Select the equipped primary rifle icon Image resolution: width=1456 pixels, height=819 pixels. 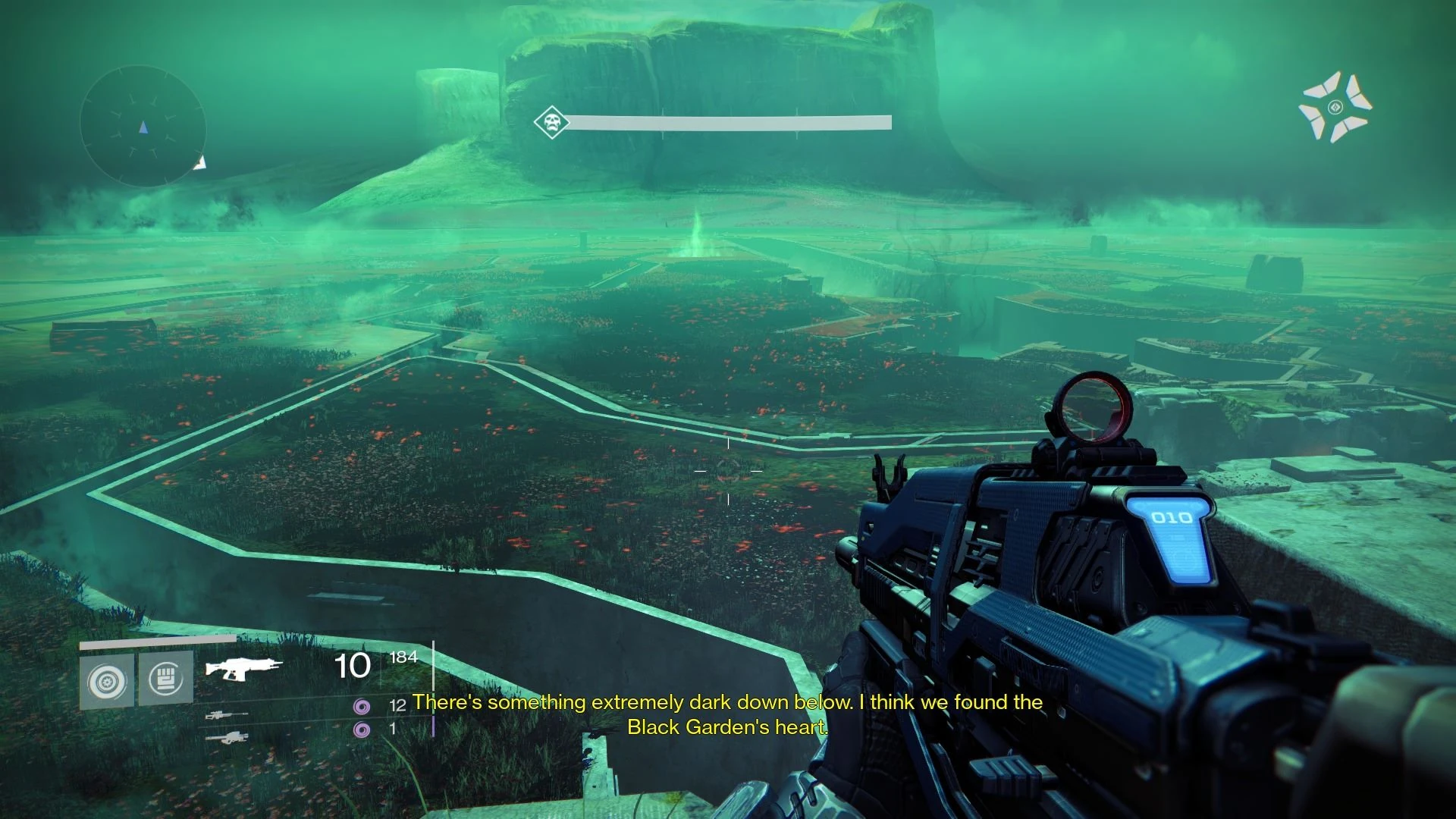tap(243, 667)
